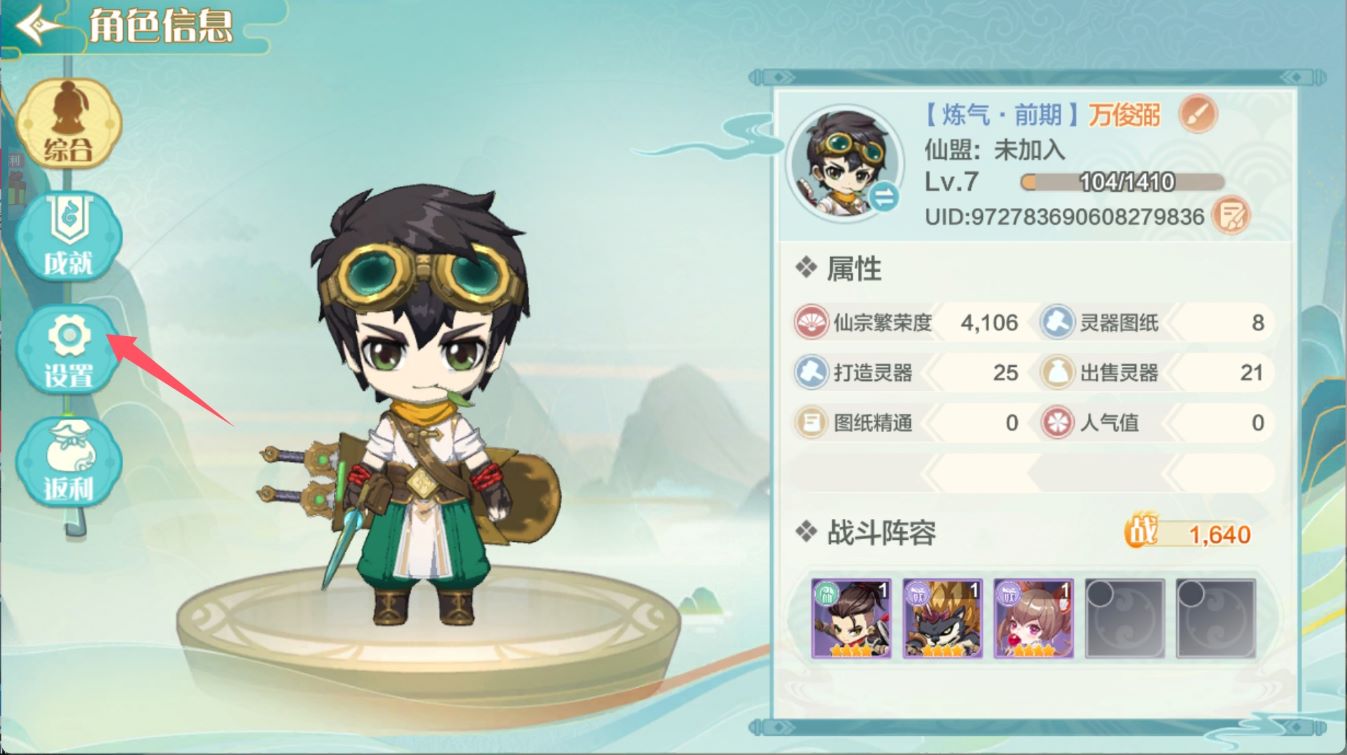This screenshot has width=1347, height=755.
Task: Open the 返利 rebate feature
Action: pos(68,460)
